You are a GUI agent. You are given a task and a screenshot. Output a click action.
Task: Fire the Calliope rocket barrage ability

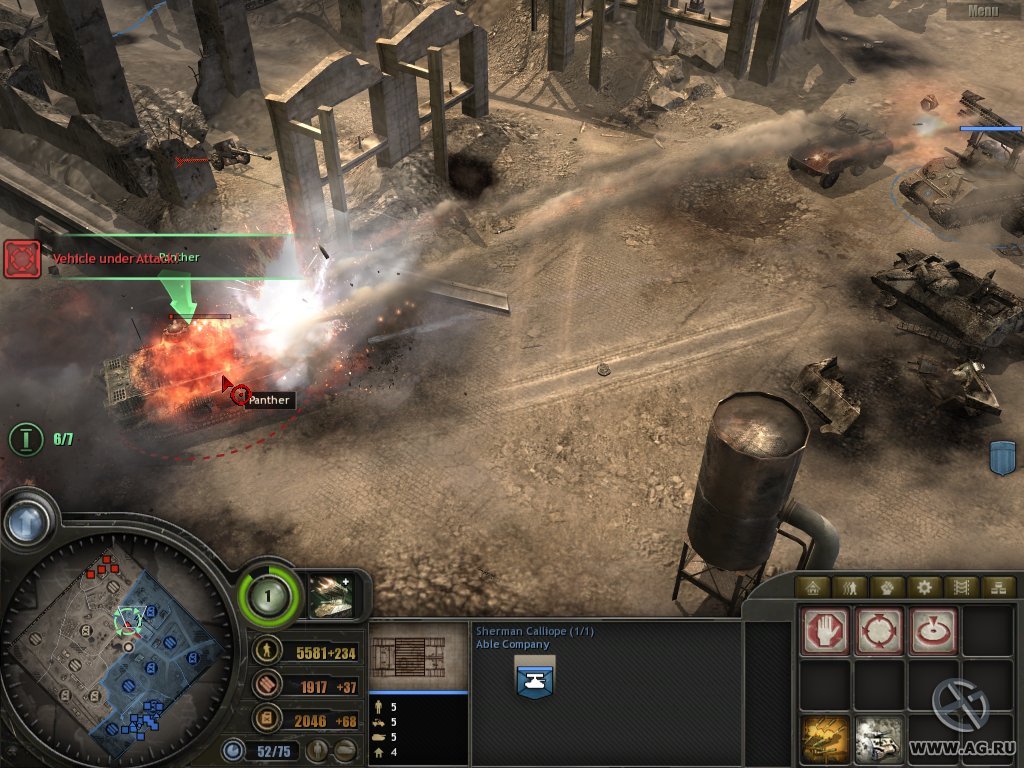click(825, 739)
